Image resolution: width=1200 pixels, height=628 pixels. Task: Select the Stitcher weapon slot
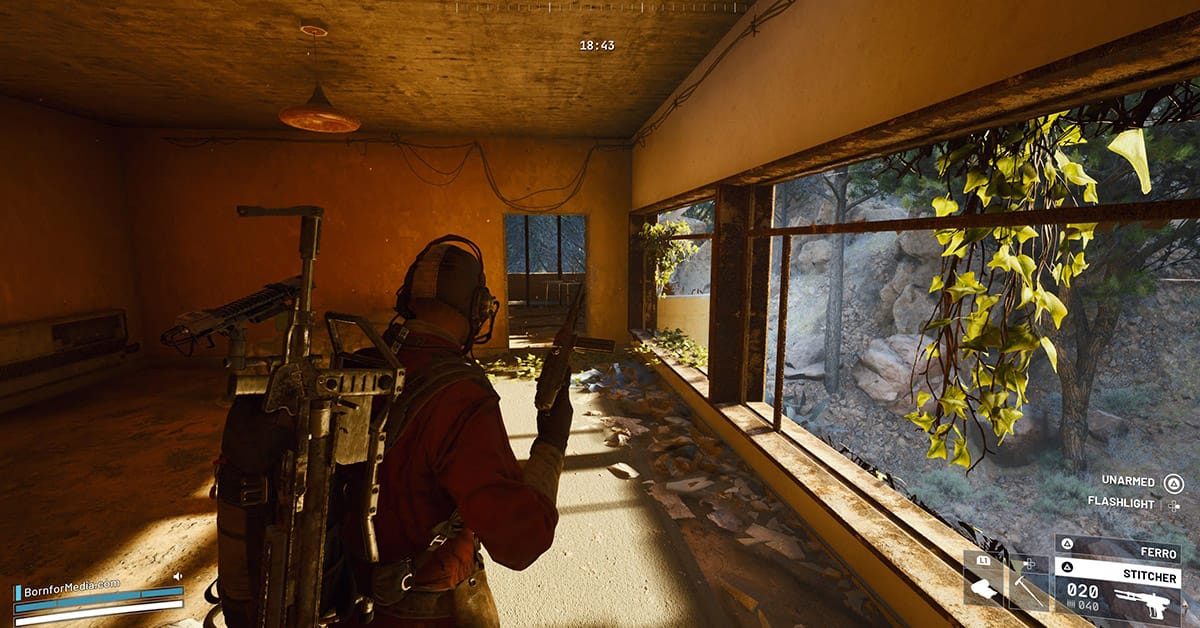pyautogui.click(x=1118, y=590)
